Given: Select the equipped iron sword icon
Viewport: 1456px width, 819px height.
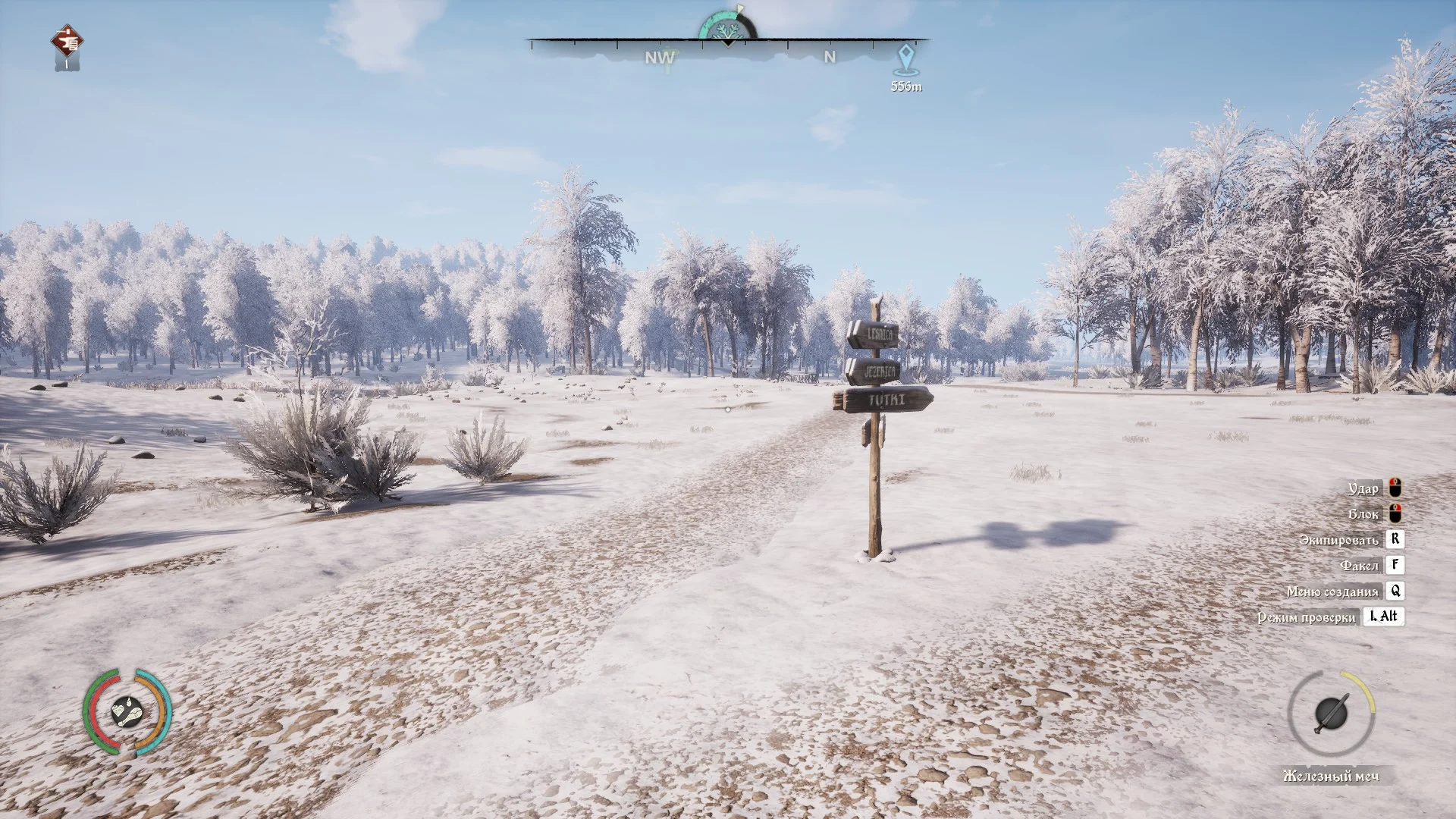Looking at the screenshot, I should click(x=1331, y=713).
